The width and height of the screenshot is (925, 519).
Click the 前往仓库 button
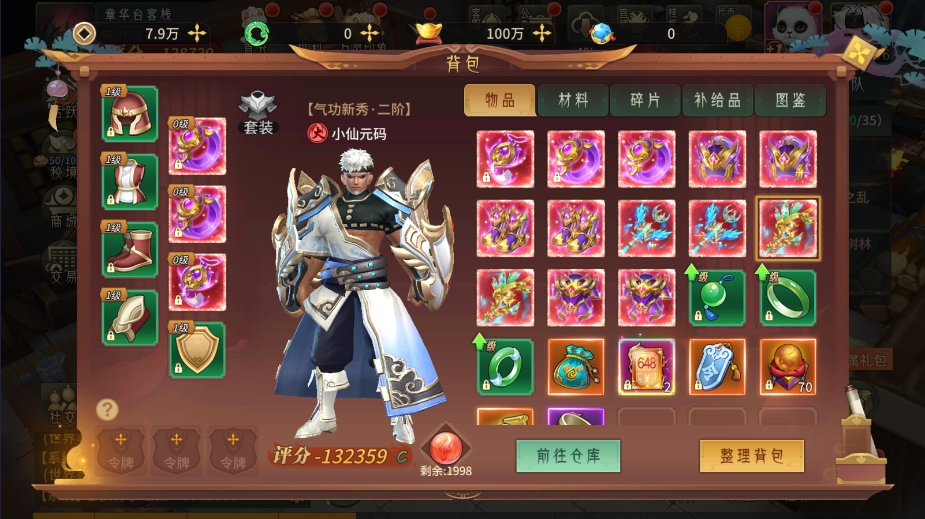coord(568,456)
